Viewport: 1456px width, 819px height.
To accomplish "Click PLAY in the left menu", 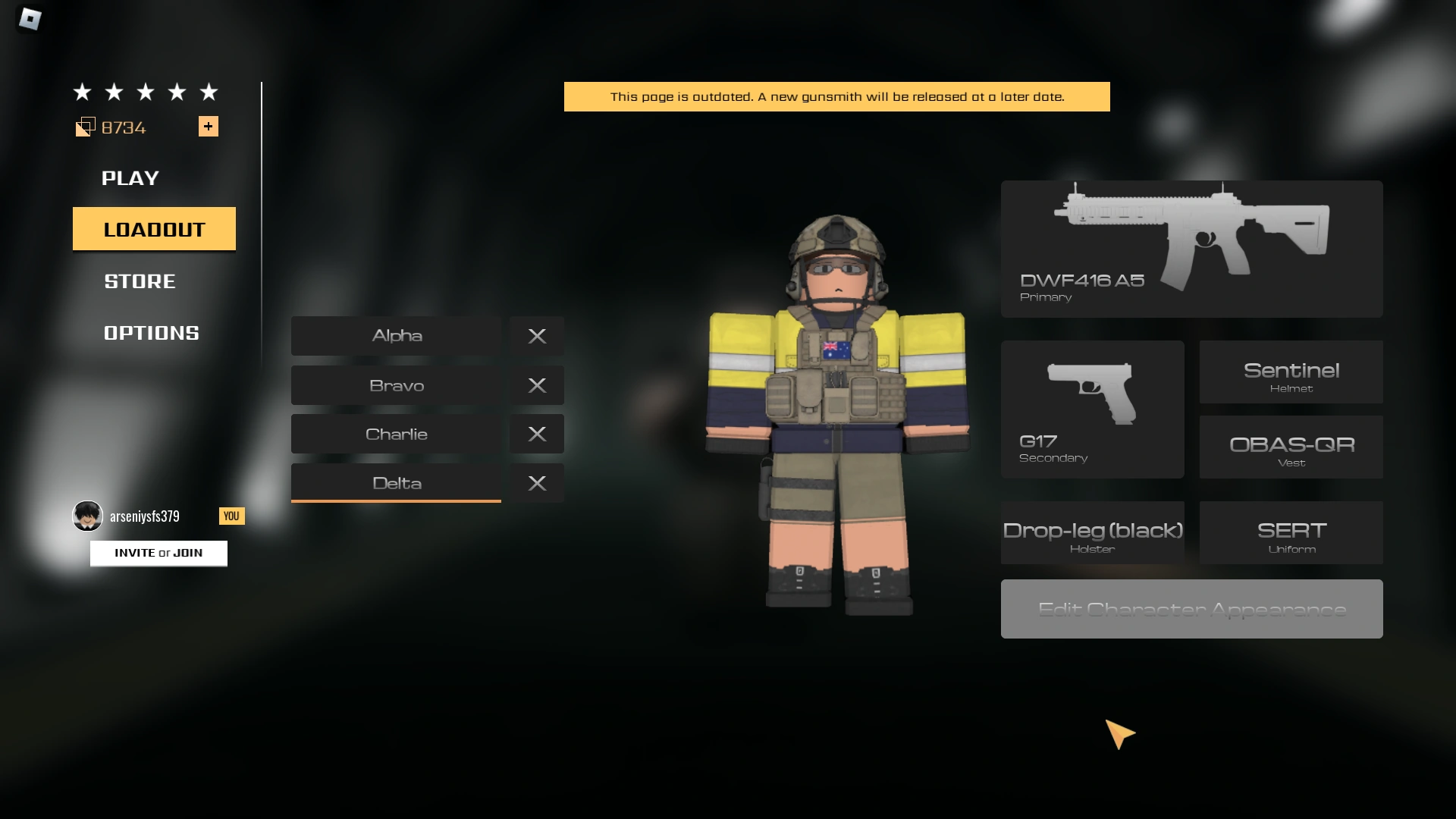I will 130,178.
